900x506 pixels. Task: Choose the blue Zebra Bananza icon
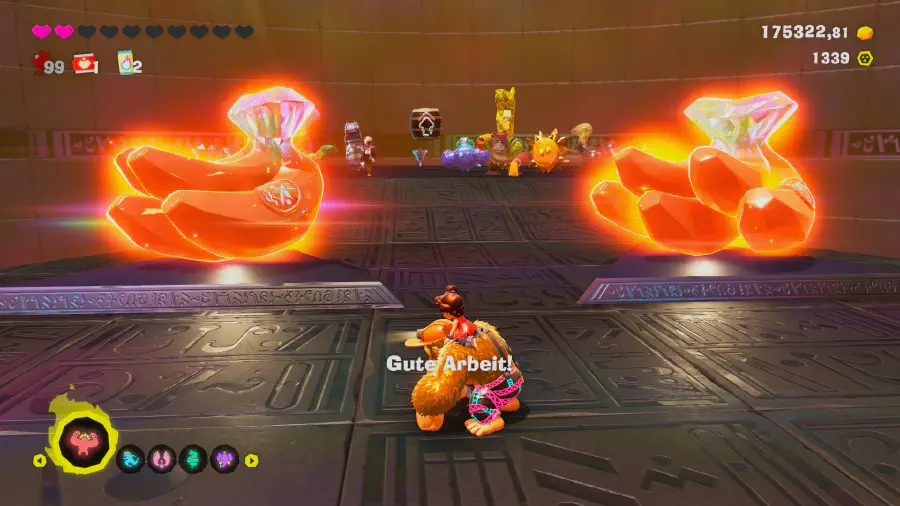131,460
